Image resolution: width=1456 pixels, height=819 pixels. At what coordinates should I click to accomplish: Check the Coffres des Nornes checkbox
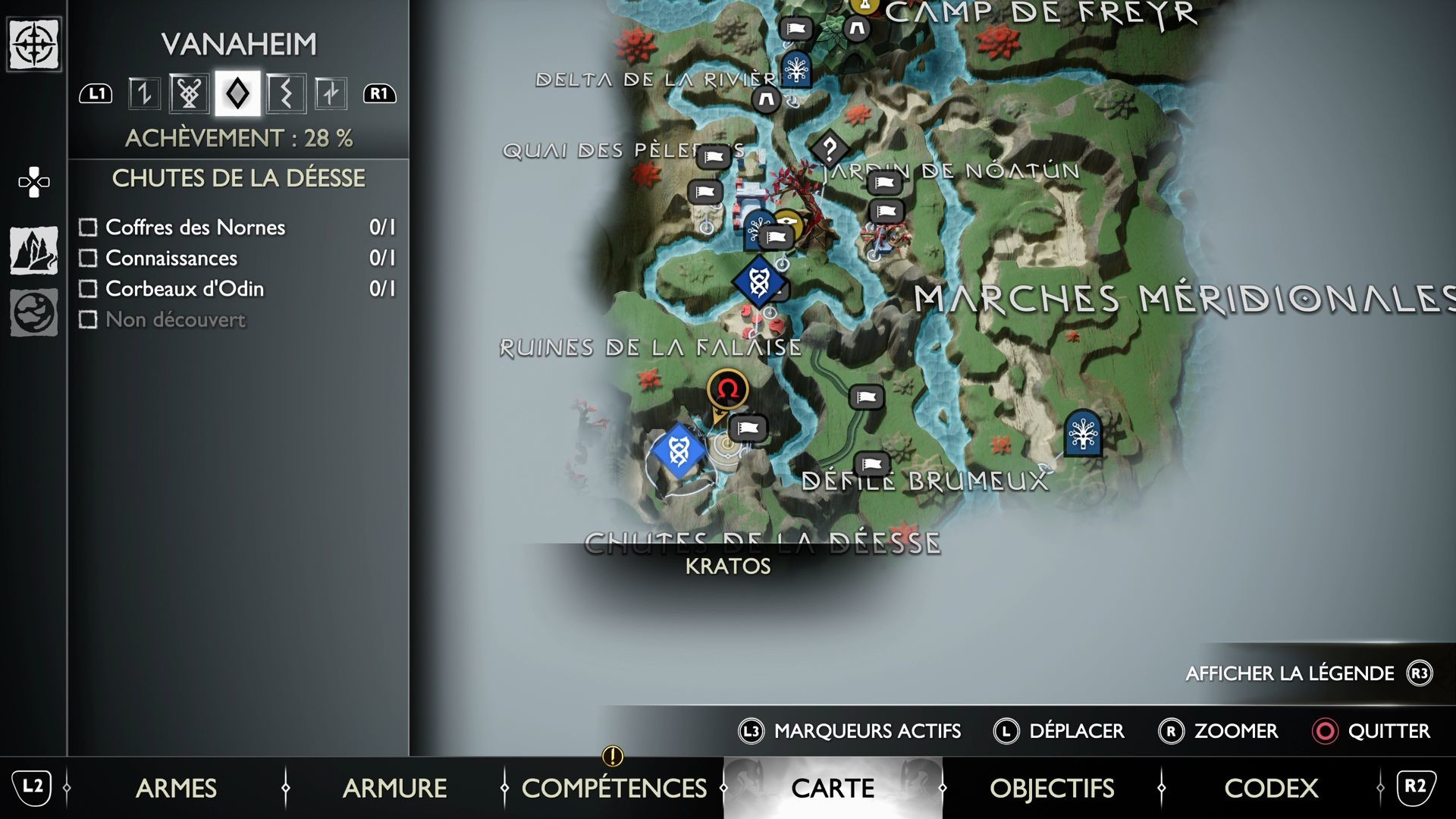pos(89,227)
